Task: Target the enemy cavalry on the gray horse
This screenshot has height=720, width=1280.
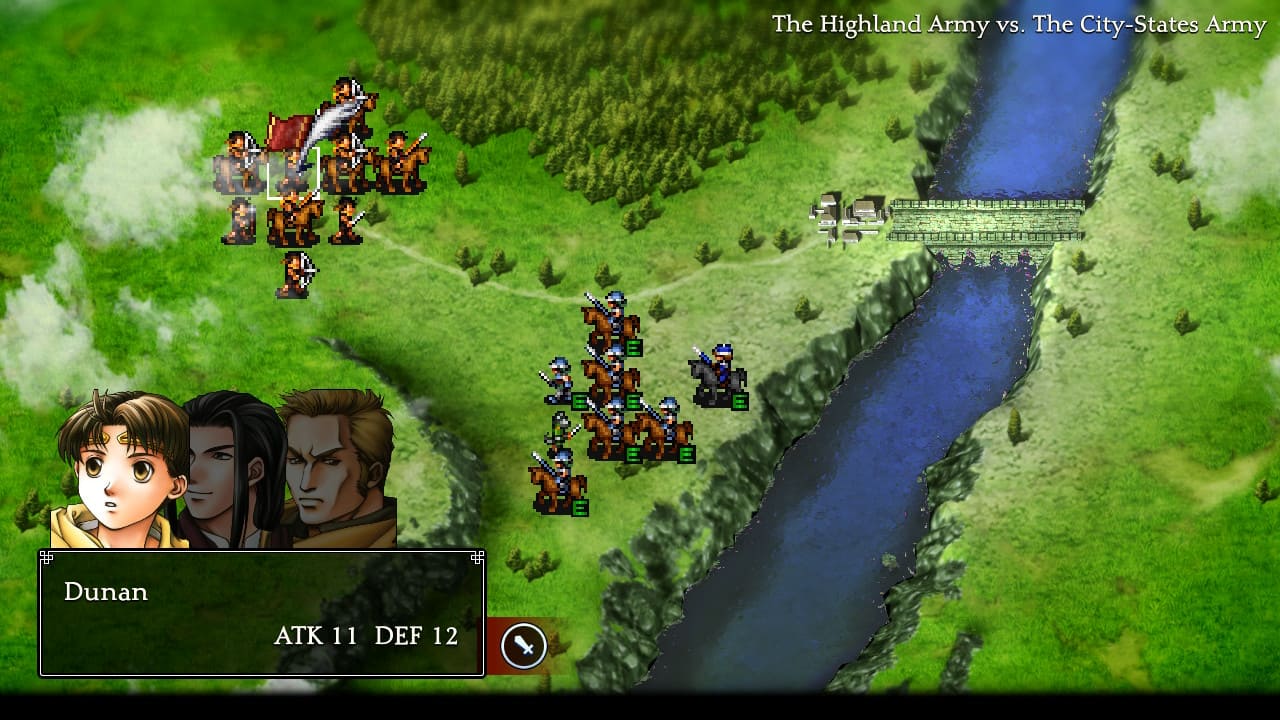Action: coord(718,376)
